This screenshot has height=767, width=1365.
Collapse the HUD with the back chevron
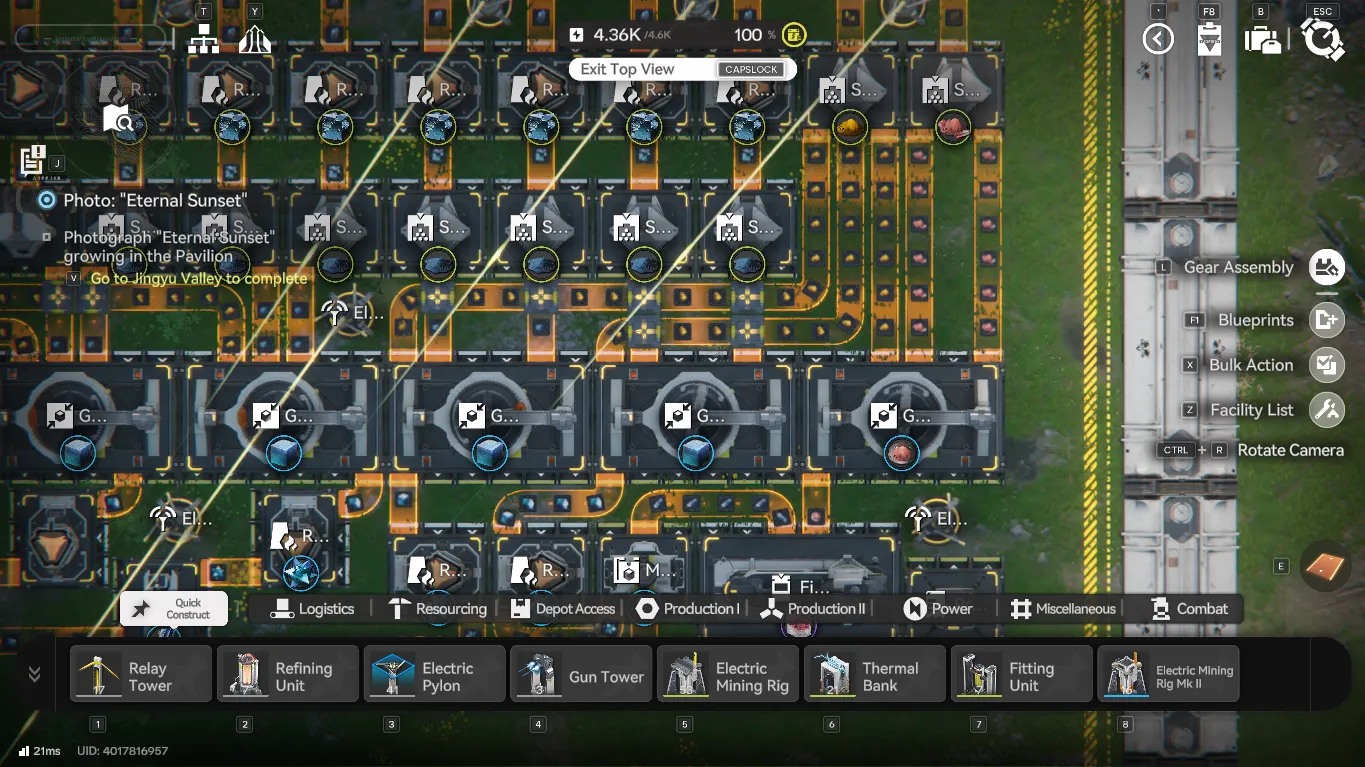coord(1157,38)
